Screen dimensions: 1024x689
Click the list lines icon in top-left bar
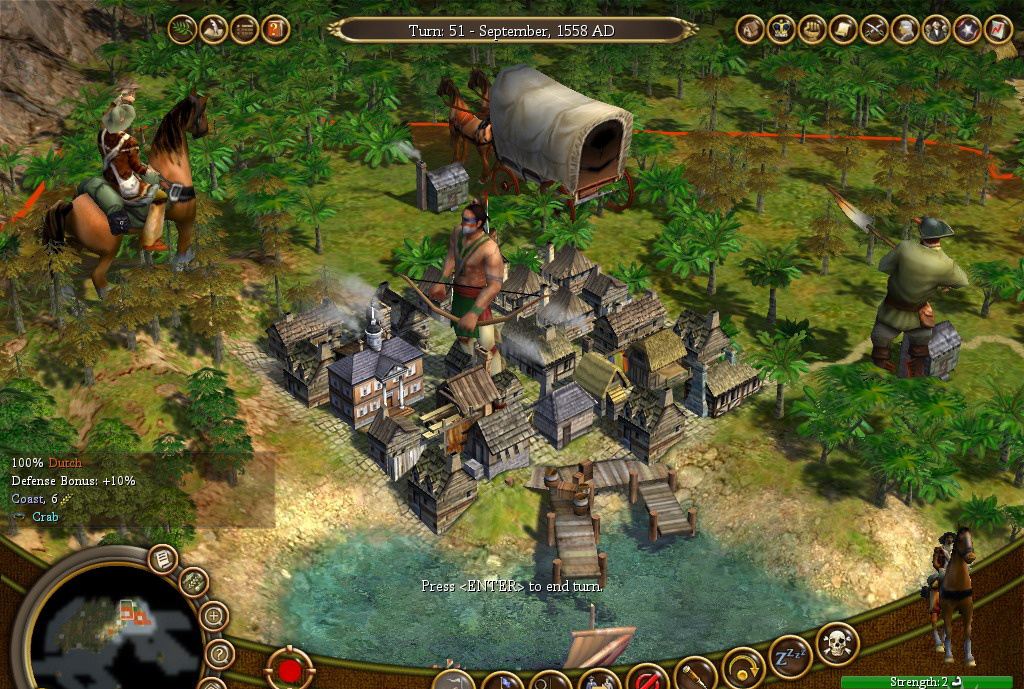[244, 29]
